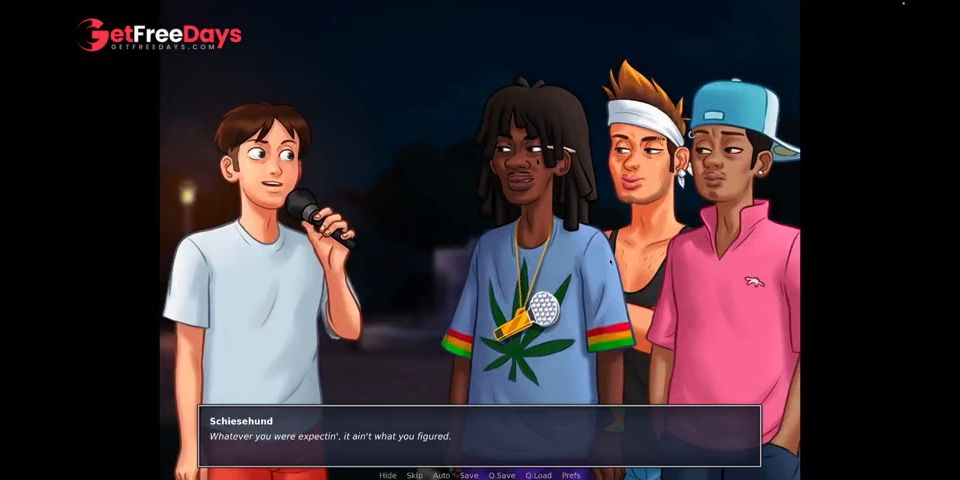The width and height of the screenshot is (960, 480).
Task: Visit the GetFreeDays watermark logo
Action: [160, 35]
